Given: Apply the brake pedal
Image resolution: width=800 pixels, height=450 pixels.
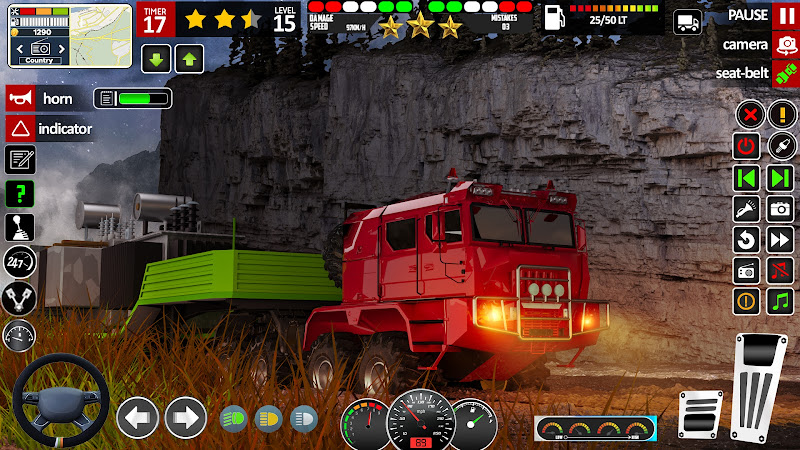Looking at the screenshot, I should point(700,413).
